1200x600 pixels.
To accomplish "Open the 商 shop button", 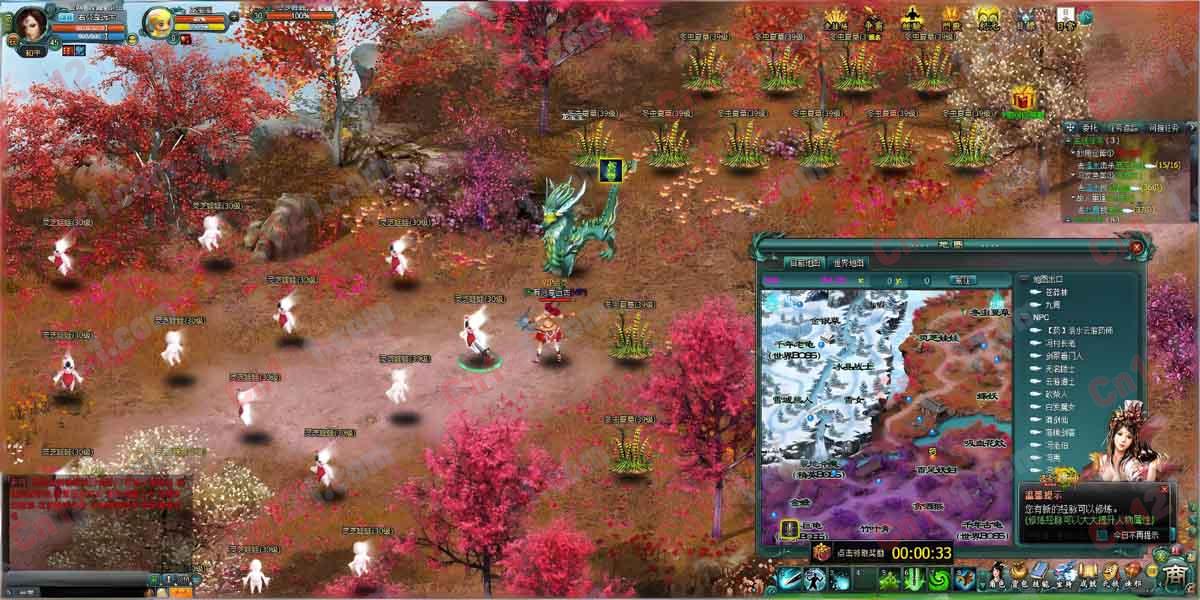I will point(1176,576).
